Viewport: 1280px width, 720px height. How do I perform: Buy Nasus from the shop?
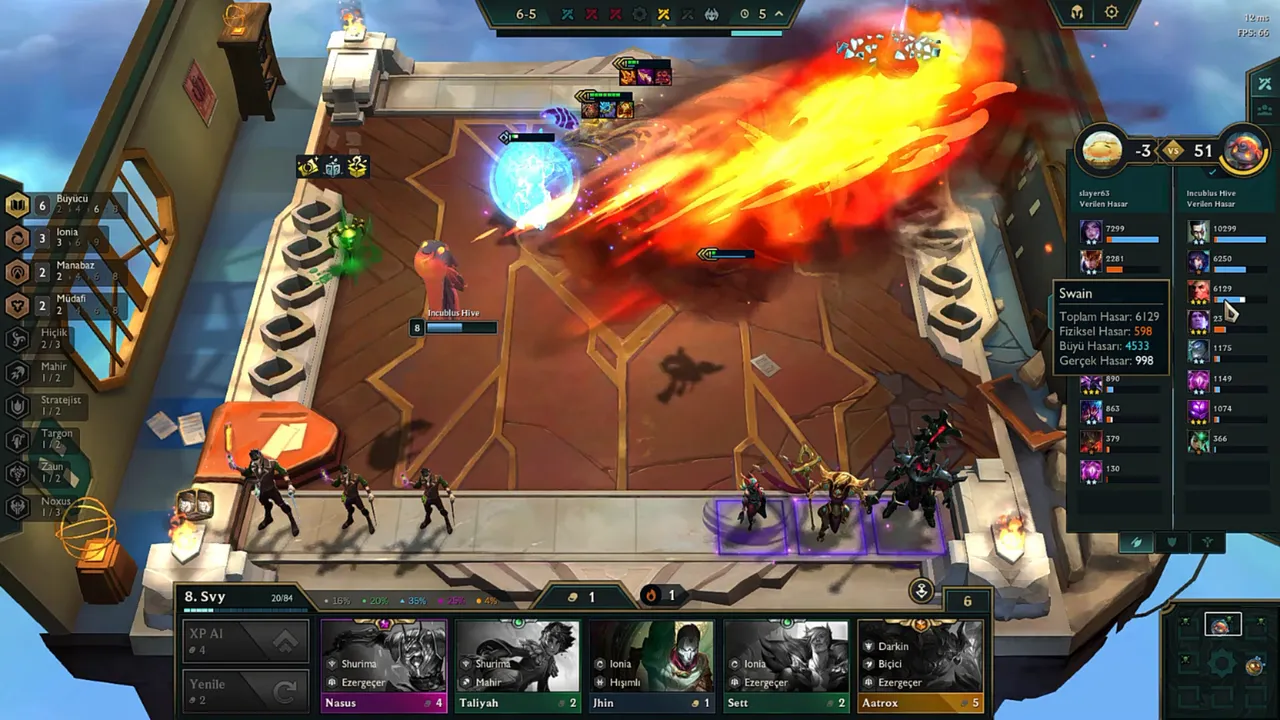(384, 665)
